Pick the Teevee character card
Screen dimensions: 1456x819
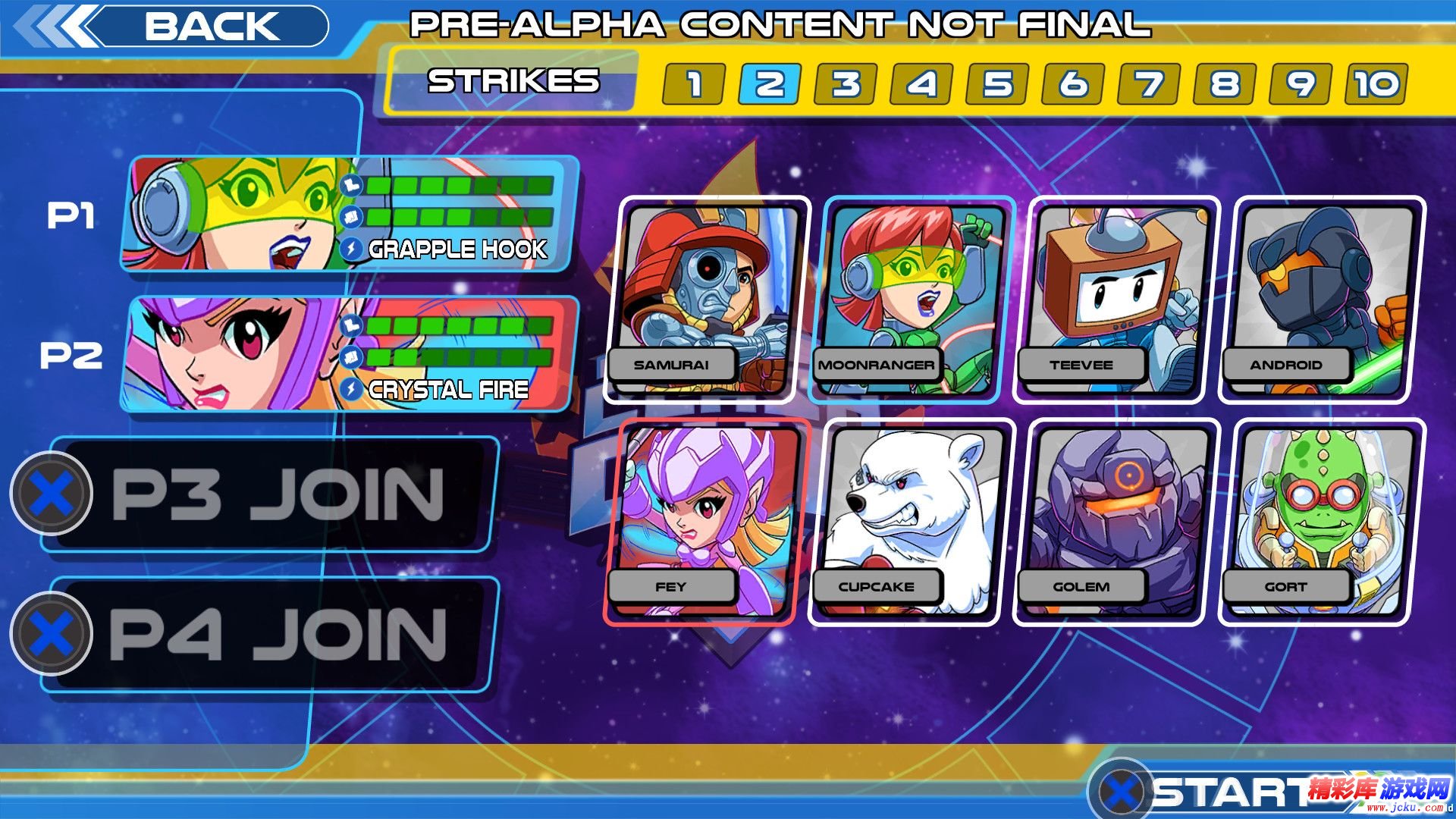tap(1116, 300)
